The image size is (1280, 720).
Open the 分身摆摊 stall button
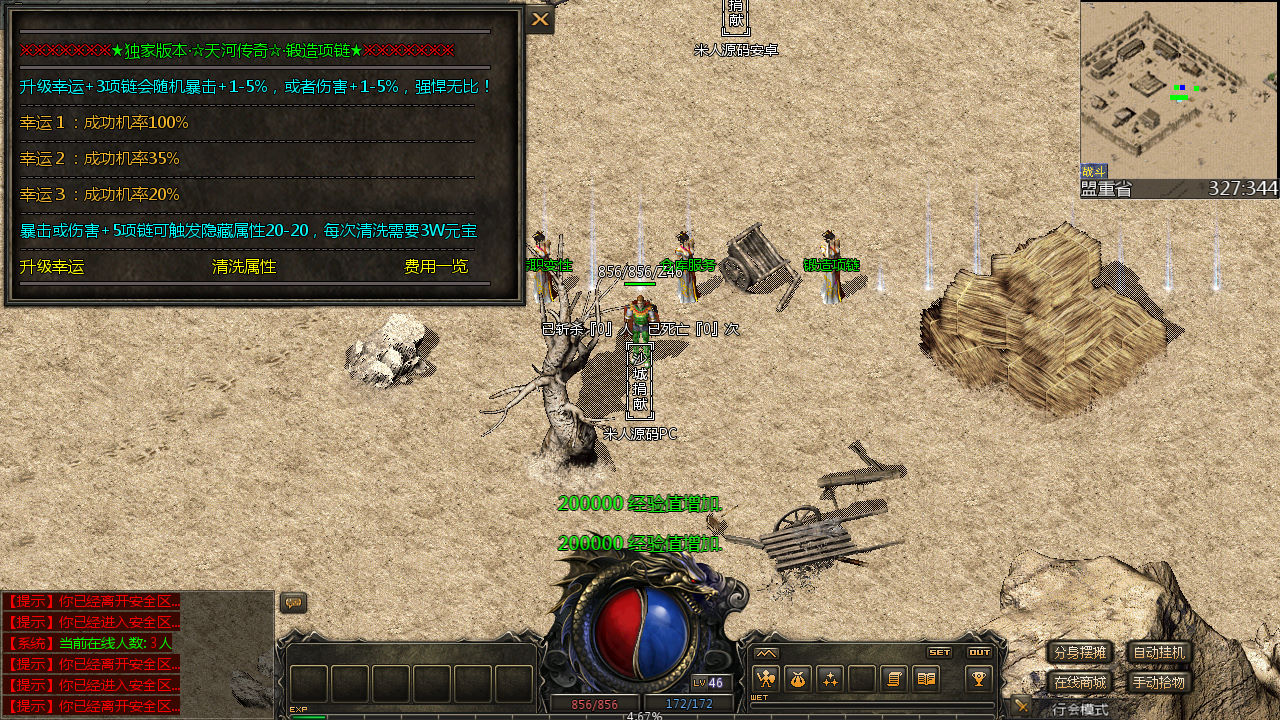(1080, 653)
